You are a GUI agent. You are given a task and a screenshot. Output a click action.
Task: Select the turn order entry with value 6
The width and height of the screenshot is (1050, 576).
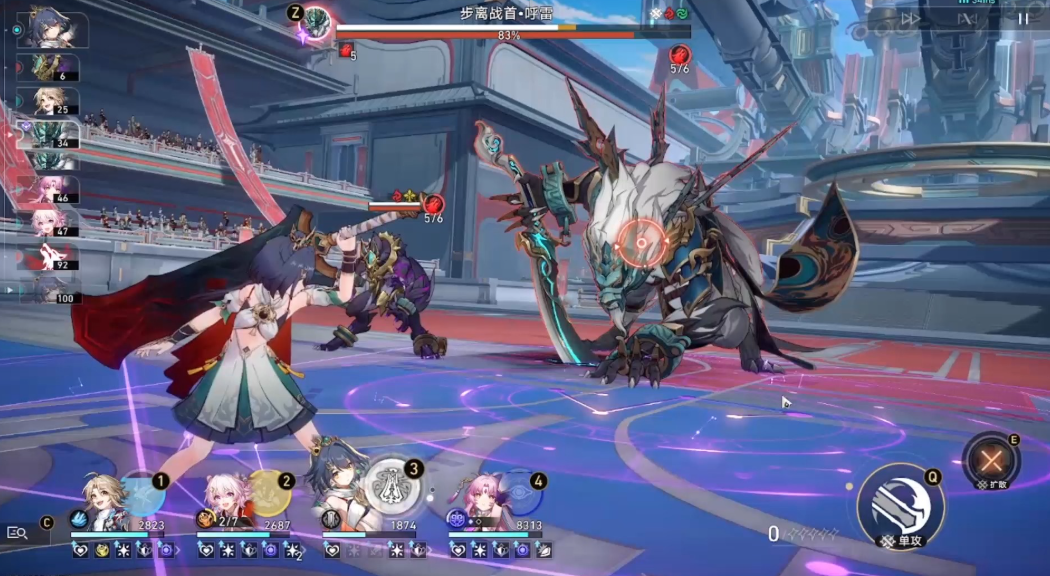point(48,67)
